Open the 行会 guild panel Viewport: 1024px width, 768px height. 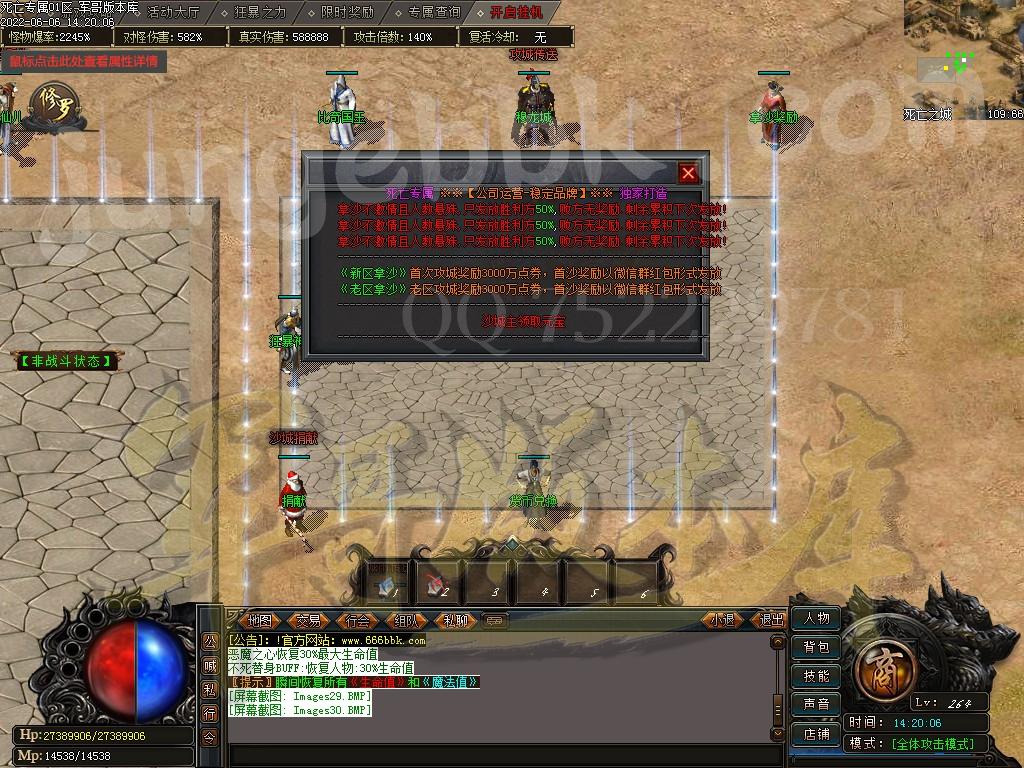(x=357, y=620)
